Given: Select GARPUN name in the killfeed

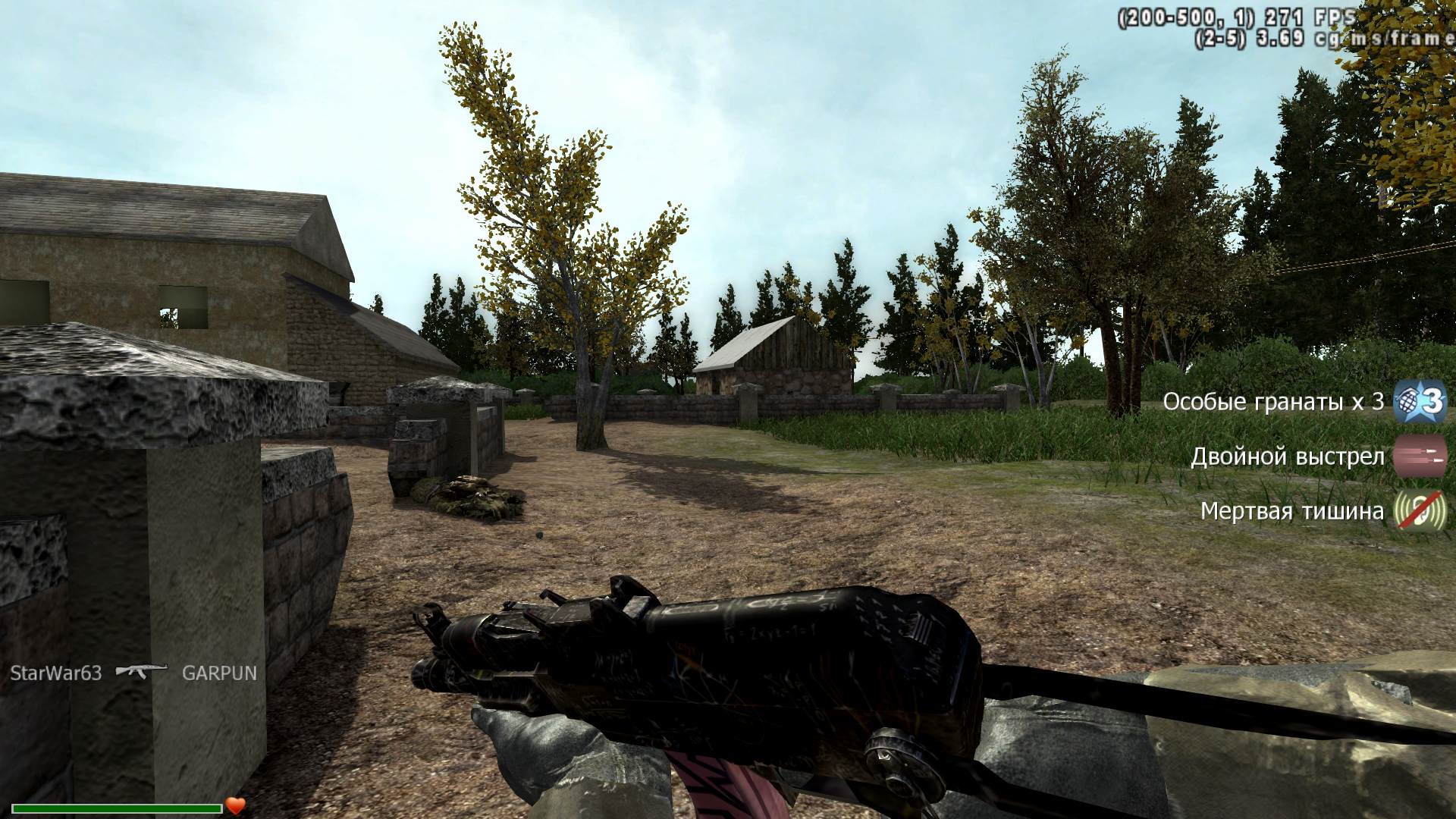Looking at the screenshot, I should [219, 673].
